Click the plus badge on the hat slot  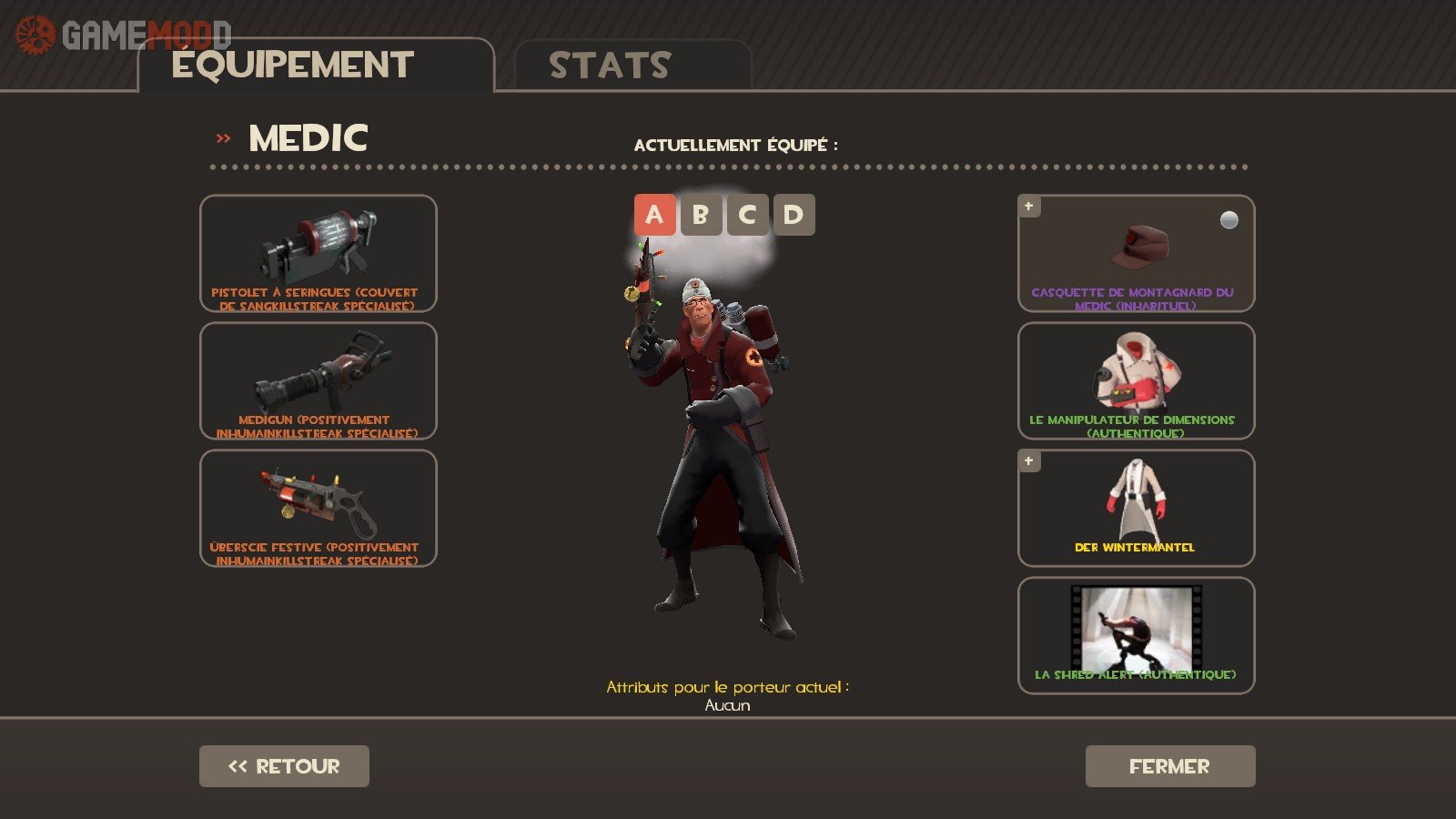coord(1029,207)
